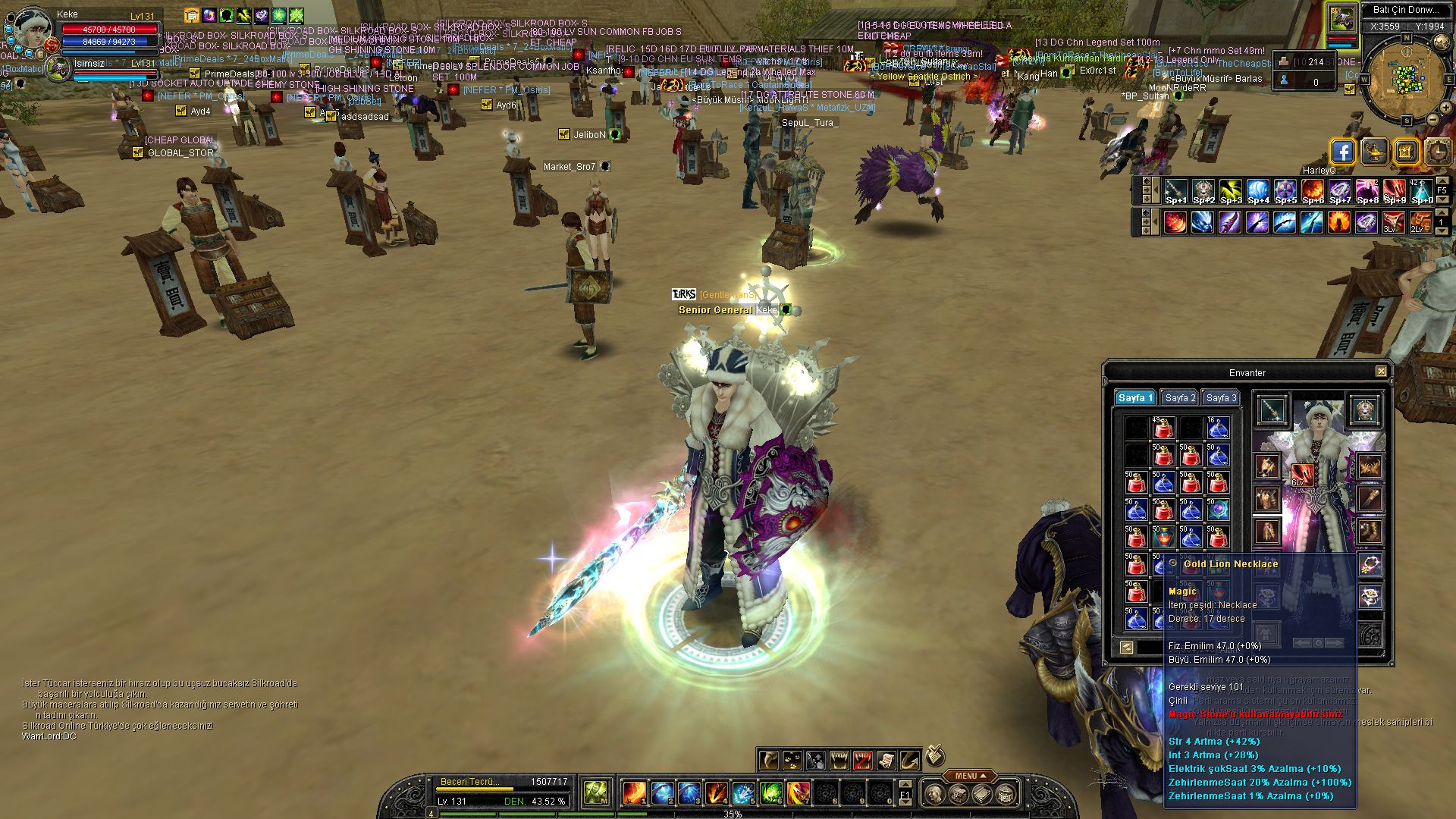Use the green skill in hotbar slot 6
Viewport: 1456px width, 819px height.
coord(770,793)
